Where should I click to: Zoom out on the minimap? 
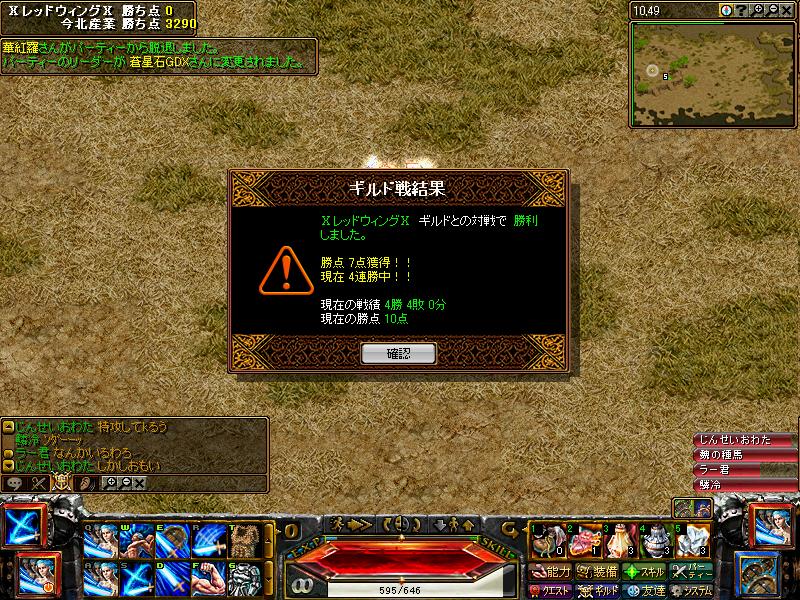772,10
